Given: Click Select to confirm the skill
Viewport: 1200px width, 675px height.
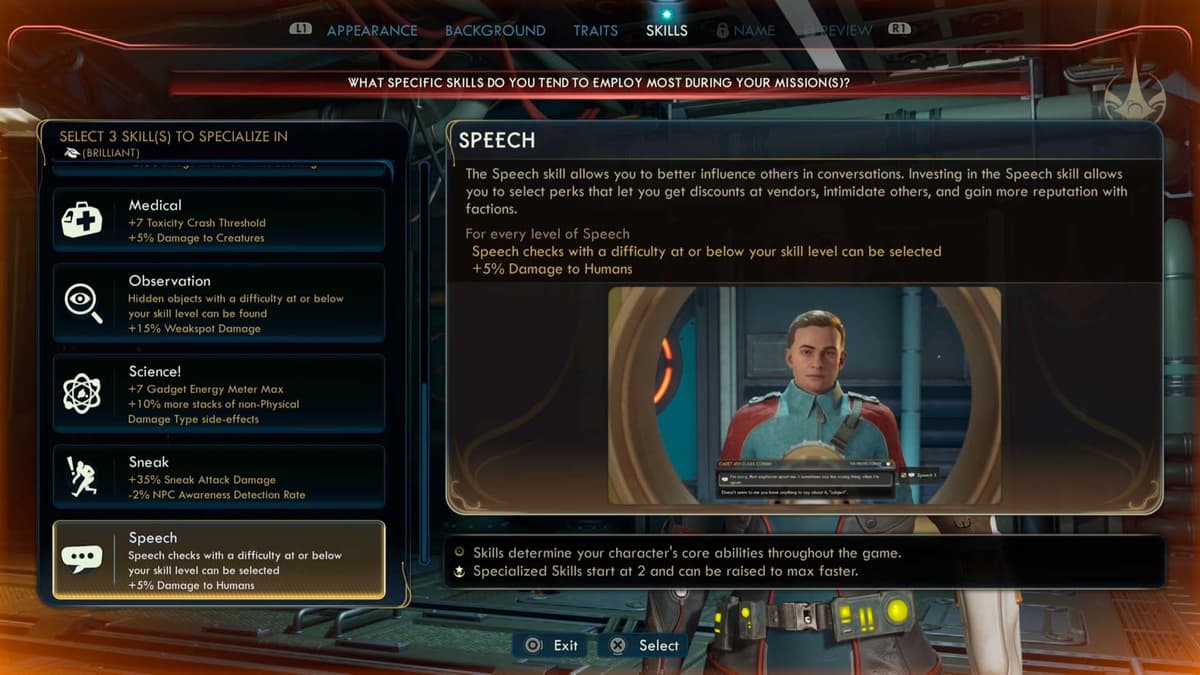Looking at the screenshot, I should pyautogui.click(x=645, y=645).
